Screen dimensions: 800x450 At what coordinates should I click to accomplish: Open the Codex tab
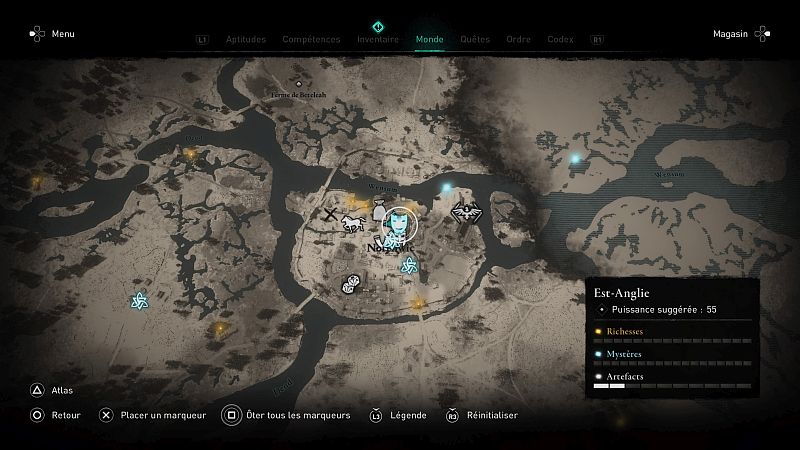tap(560, 40)
